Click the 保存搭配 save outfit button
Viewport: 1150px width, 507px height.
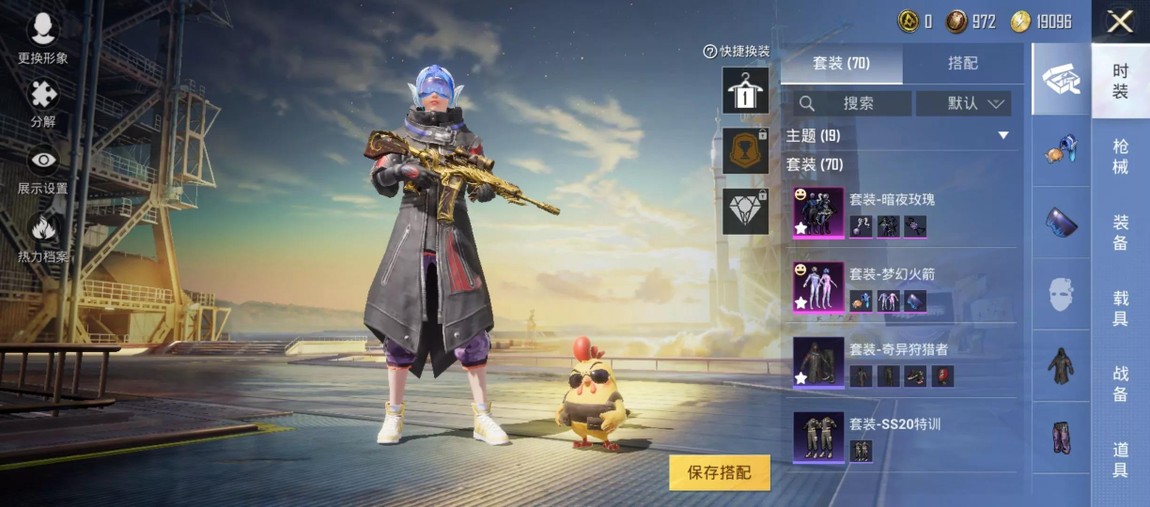click(x=719, y=472)
